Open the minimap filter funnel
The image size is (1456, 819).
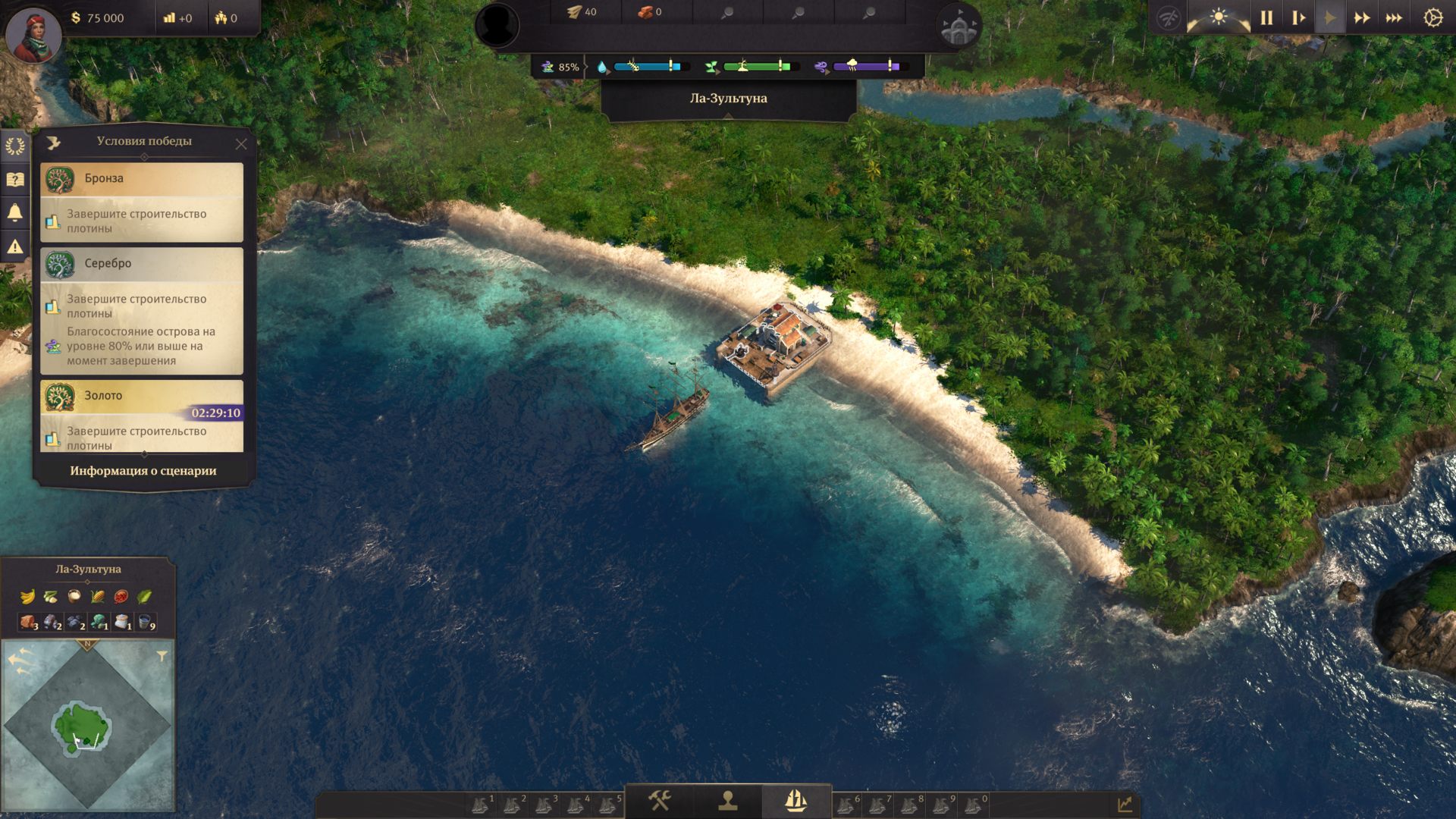[x=162, y=656]
